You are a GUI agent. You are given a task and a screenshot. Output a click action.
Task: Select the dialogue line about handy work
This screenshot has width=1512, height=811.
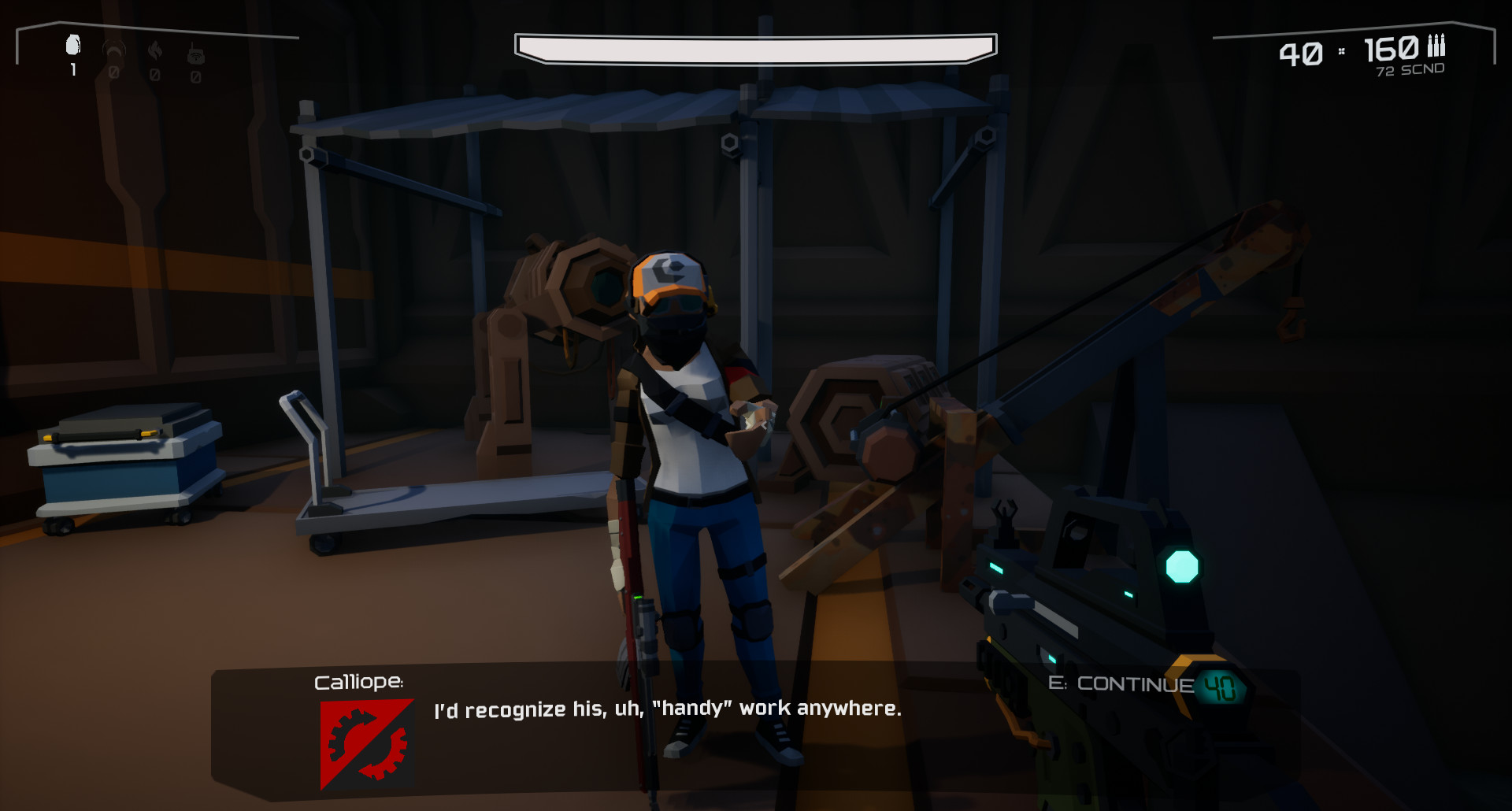[x=666, y=709]
